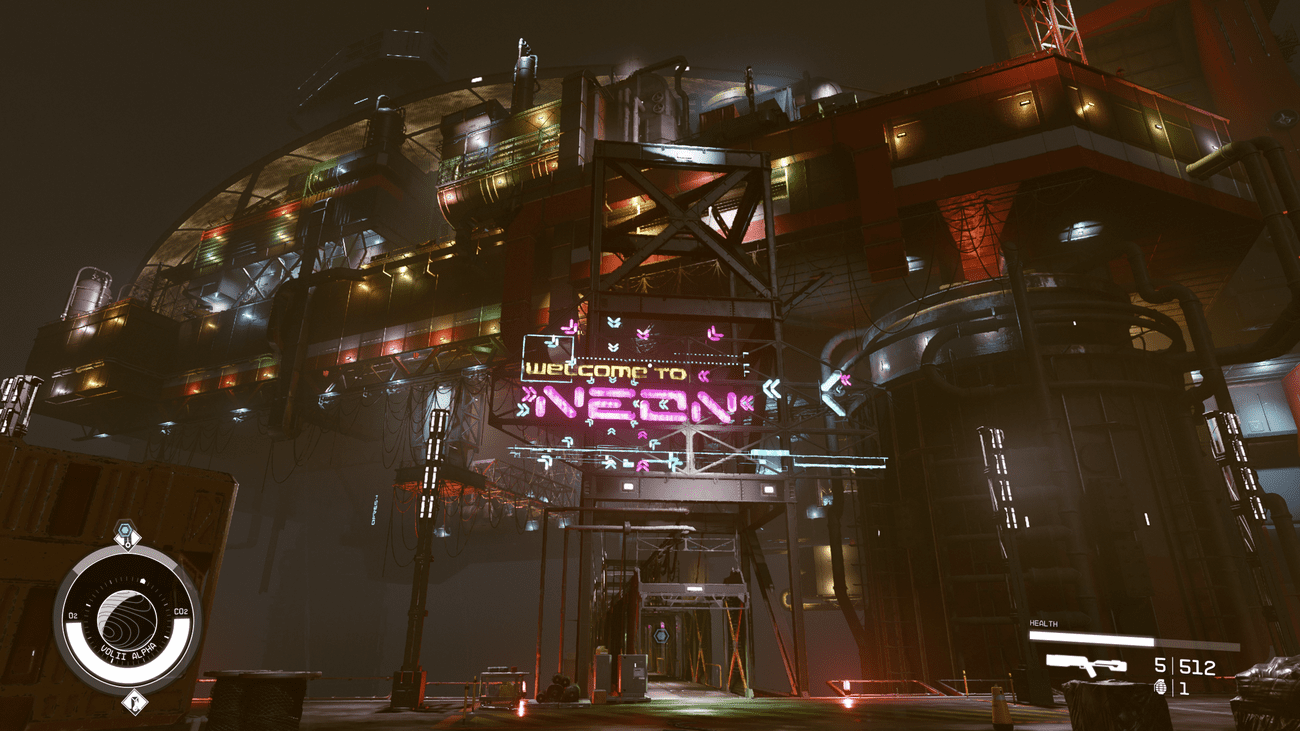Screen dimensions: 1300x731
Task: Click the blue hexagon marker above the compass
Action: pos(126,531)
